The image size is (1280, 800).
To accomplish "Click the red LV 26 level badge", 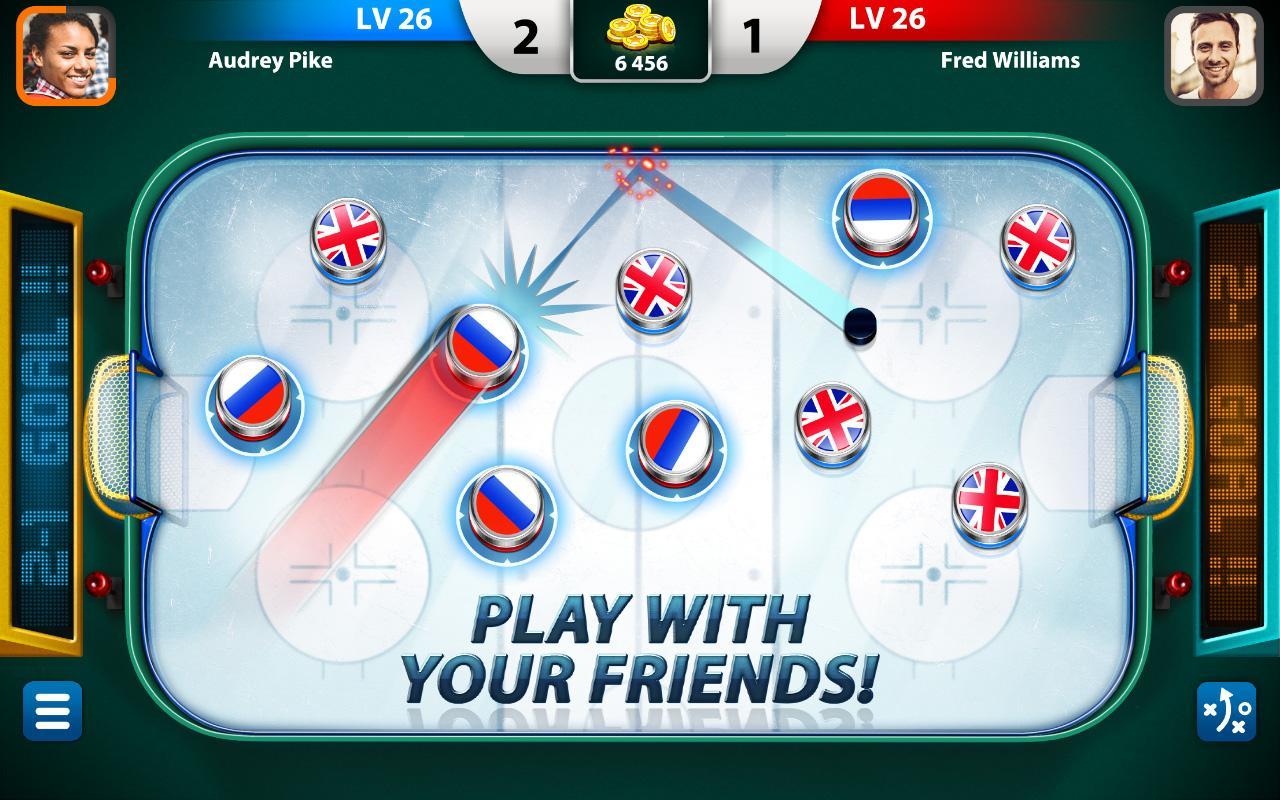I will (x=889, y=19).
